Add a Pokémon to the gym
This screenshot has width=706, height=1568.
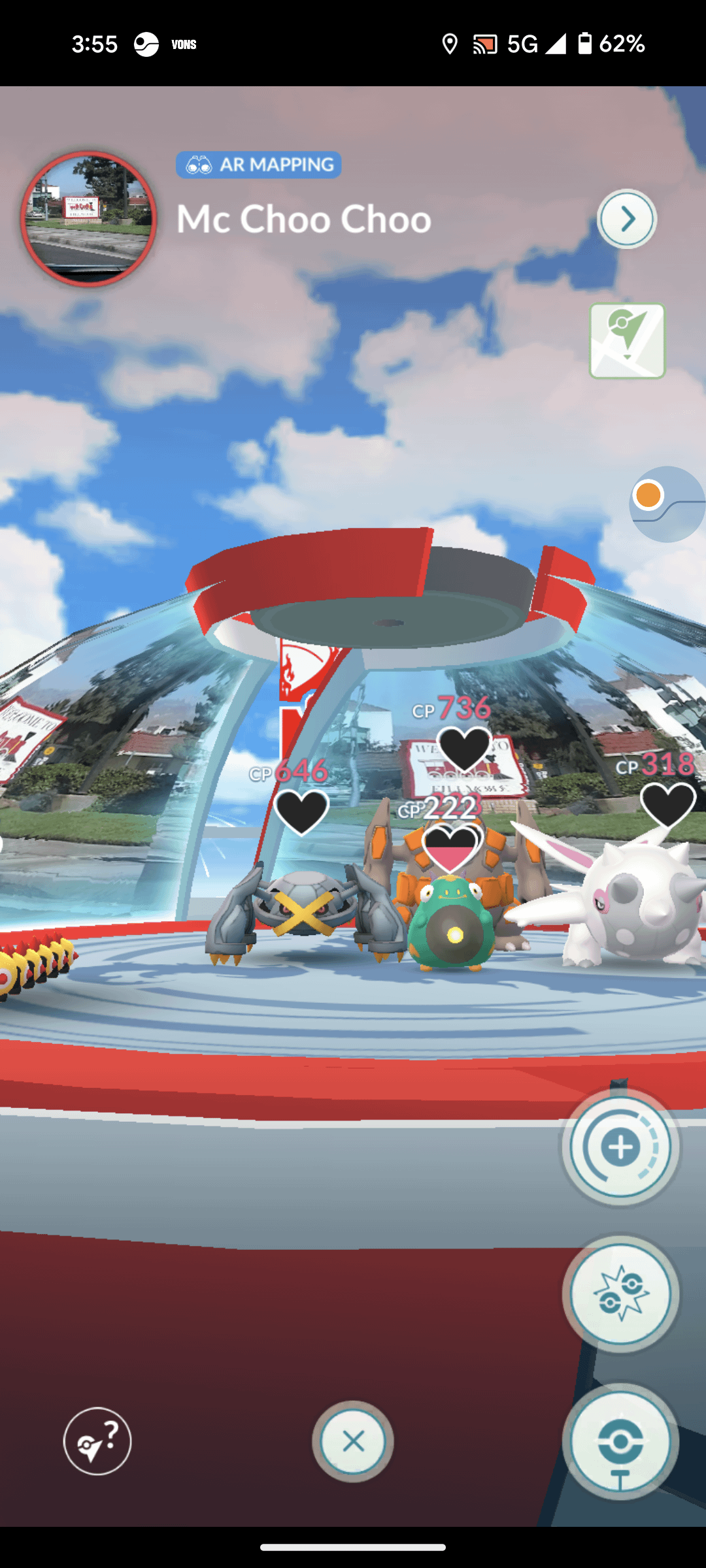(620, 1147)
